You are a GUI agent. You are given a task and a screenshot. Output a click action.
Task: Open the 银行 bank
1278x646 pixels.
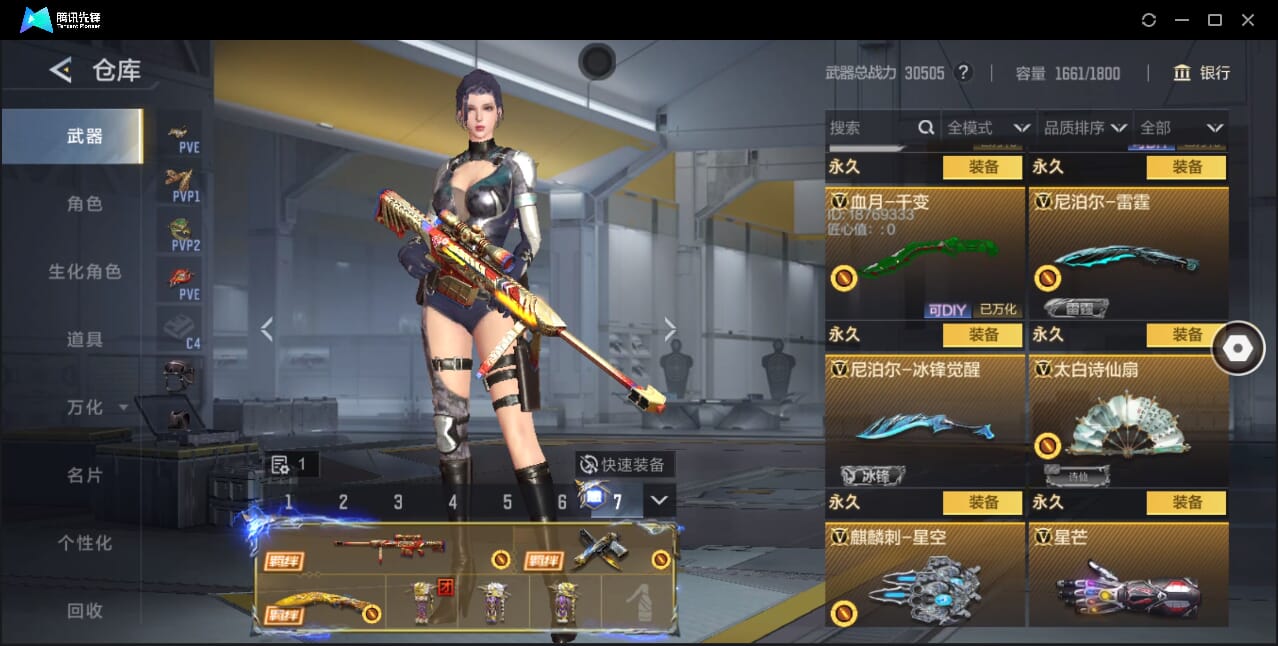[1202, 73]
